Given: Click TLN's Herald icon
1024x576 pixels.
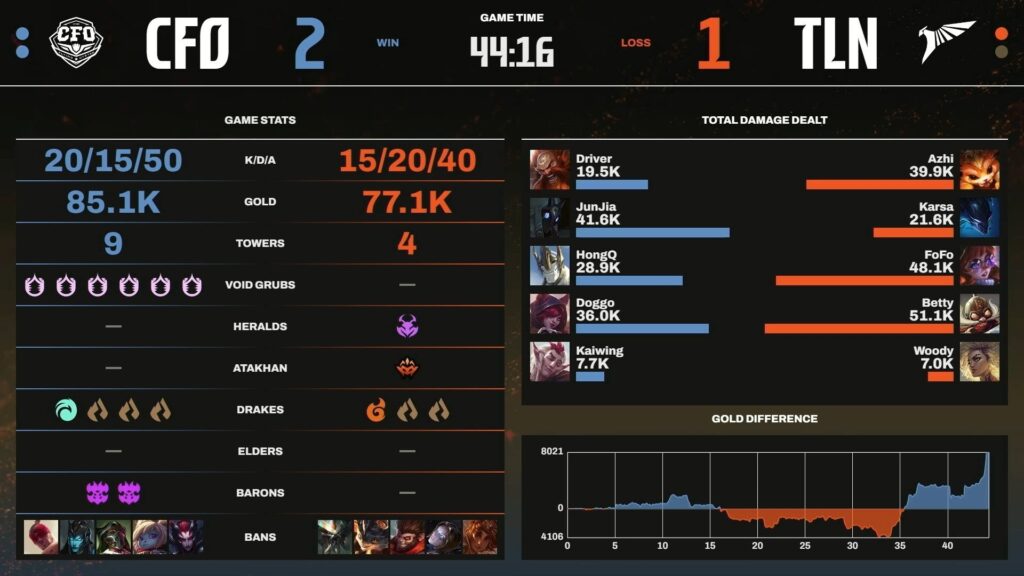Looking at the screenshot, I should 407,326.
